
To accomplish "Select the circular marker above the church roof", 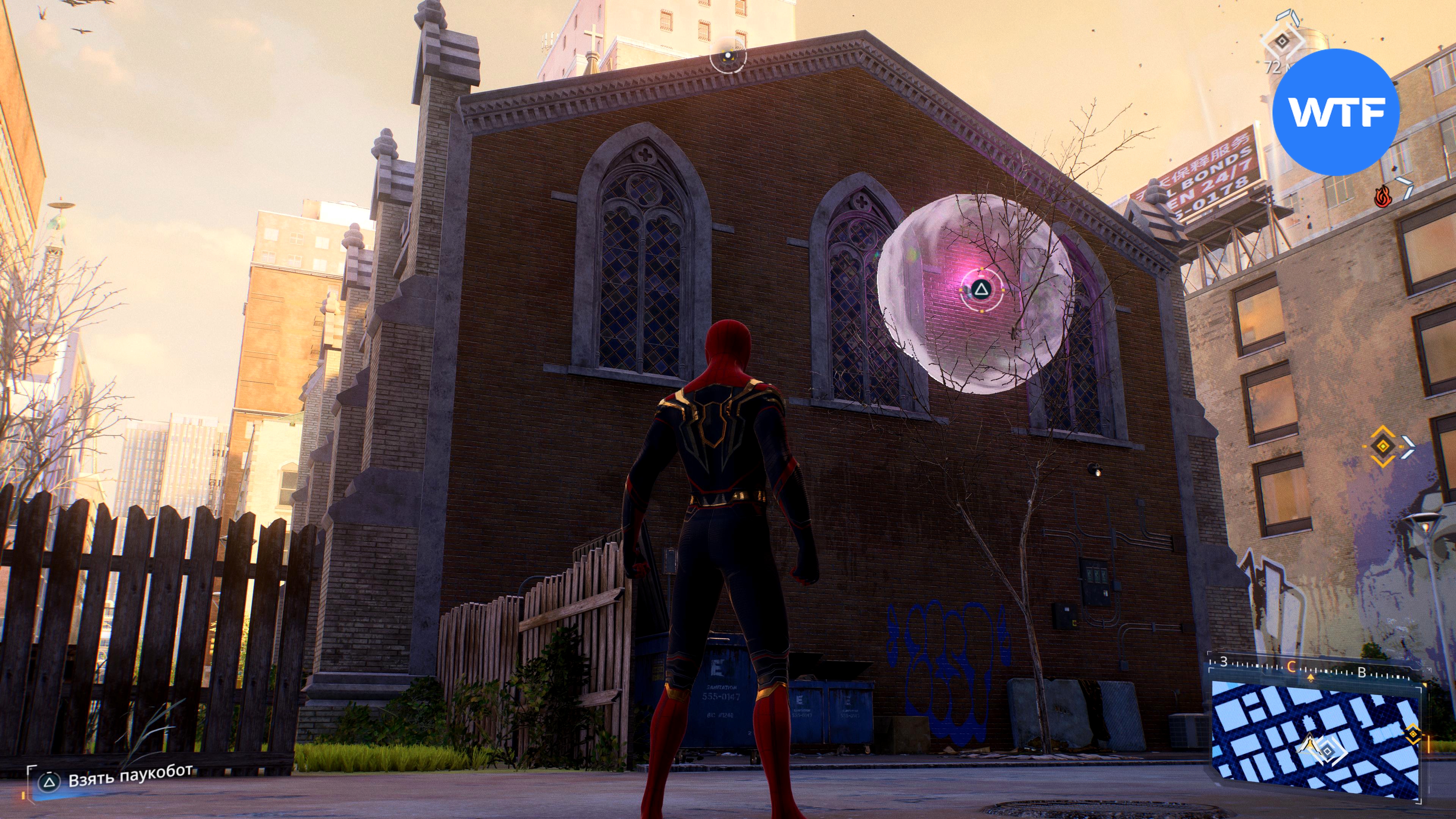I will [728, 55].
